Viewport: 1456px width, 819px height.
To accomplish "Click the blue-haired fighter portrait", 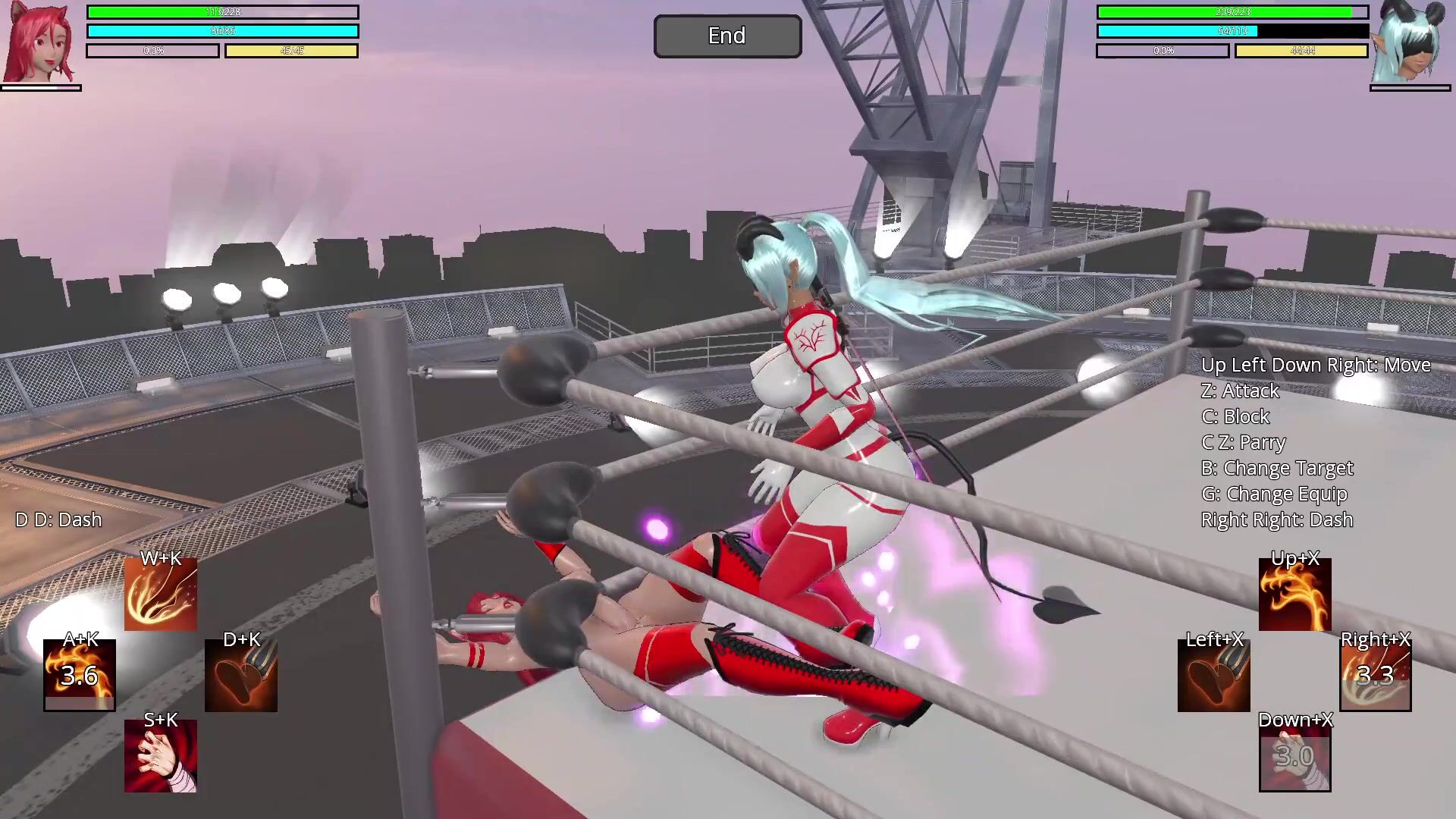I will click(x=1409, y=42).
